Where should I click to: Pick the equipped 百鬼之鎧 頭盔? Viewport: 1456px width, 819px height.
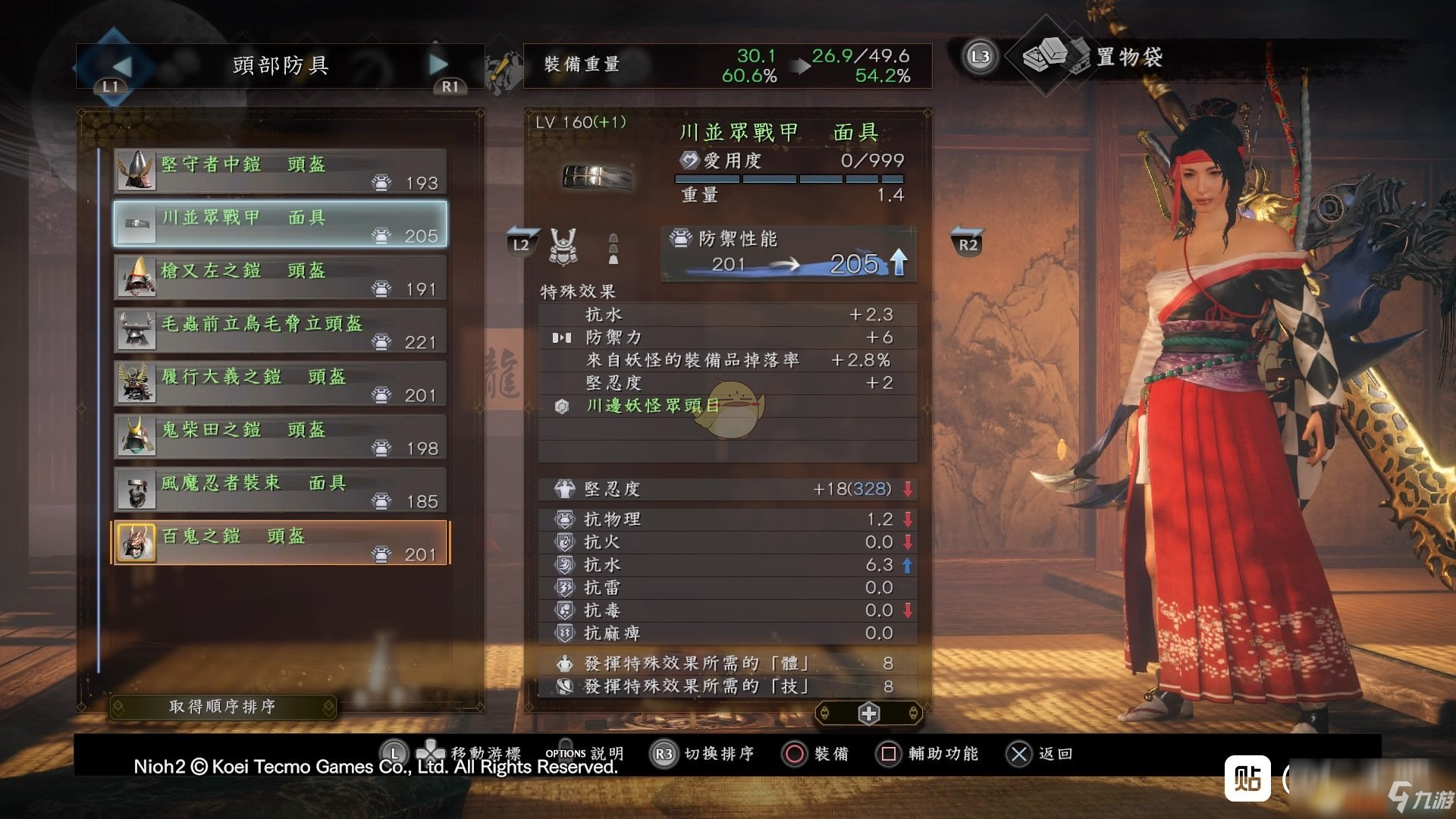[x=280, y=543]
